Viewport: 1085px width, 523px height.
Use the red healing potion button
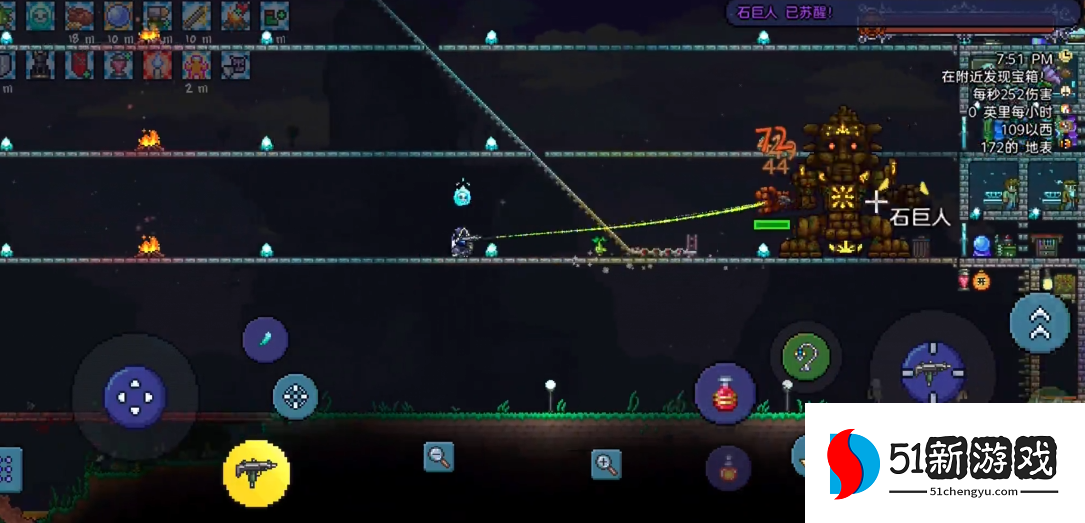pos(725,393)
